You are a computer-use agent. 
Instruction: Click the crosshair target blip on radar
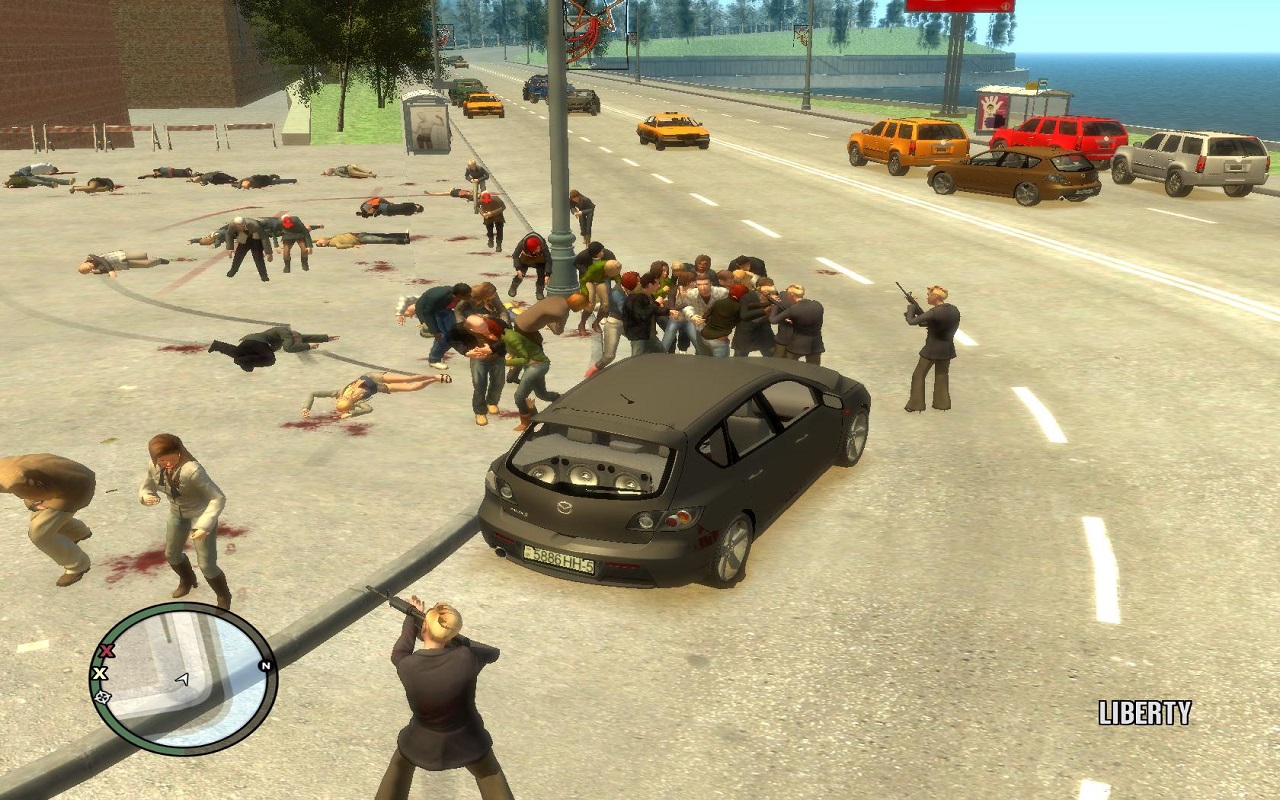pyautogui.click(x=102, y=696)
